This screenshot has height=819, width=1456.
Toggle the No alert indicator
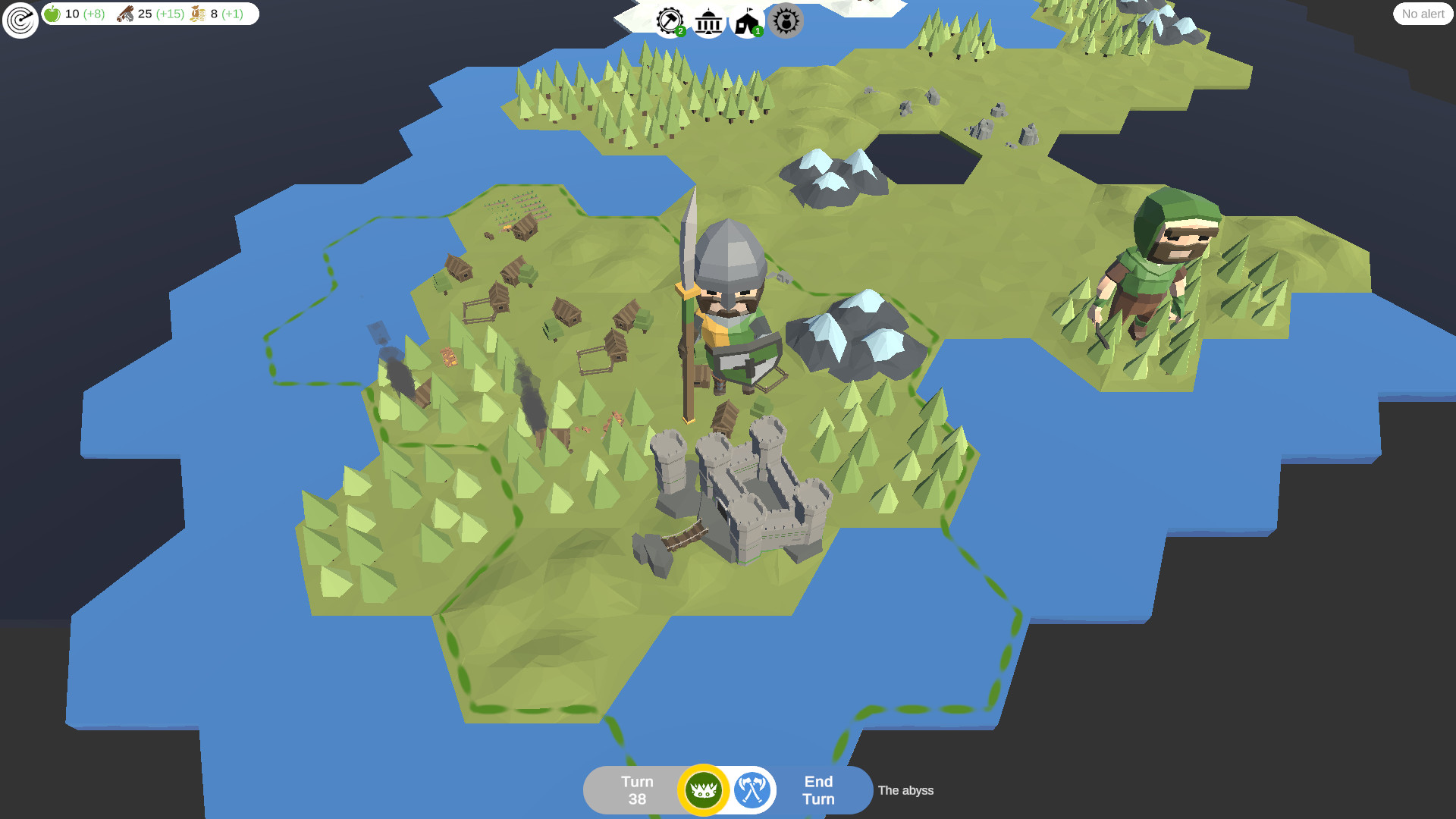1422,14
